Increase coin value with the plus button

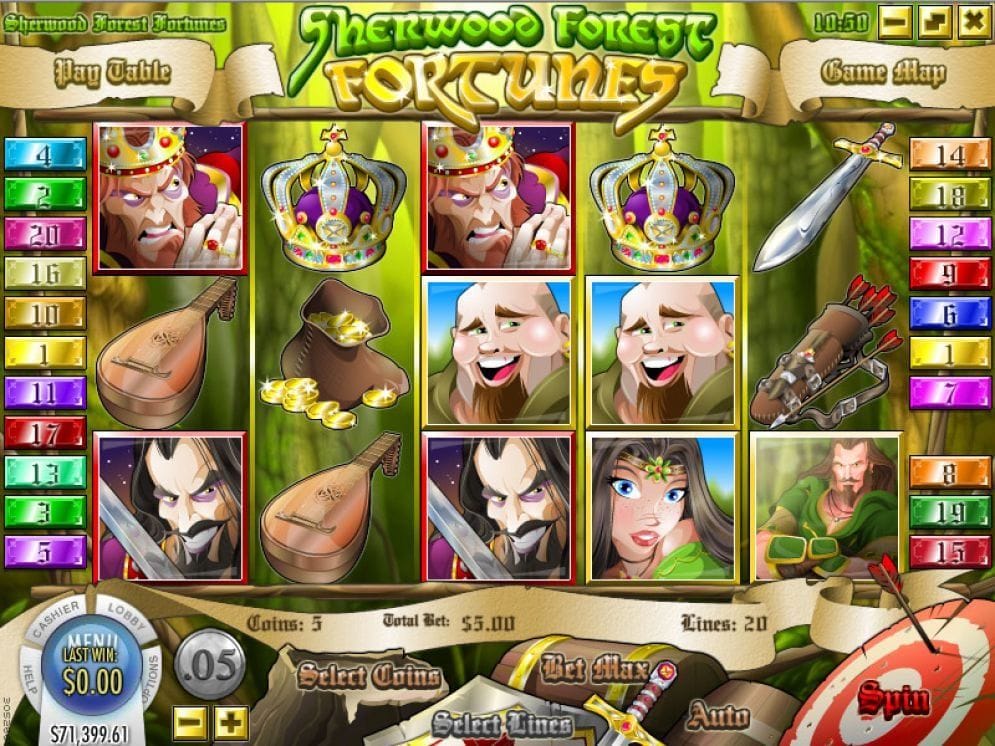click(x=231, y=722)
